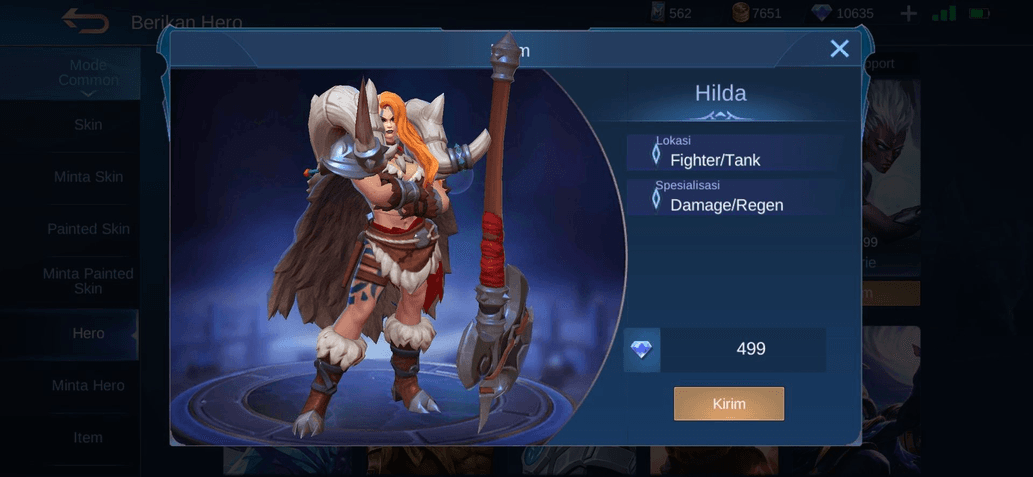The image size is (1033, 477).
Task: Open the Item tab
Action: (x=88, y=437)
